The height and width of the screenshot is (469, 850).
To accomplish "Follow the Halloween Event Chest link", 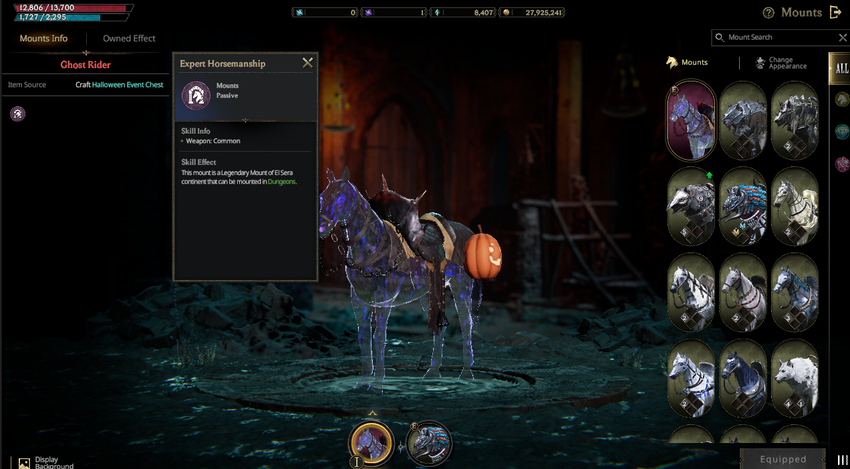I will pyautogui.click(x=129, y=85).
